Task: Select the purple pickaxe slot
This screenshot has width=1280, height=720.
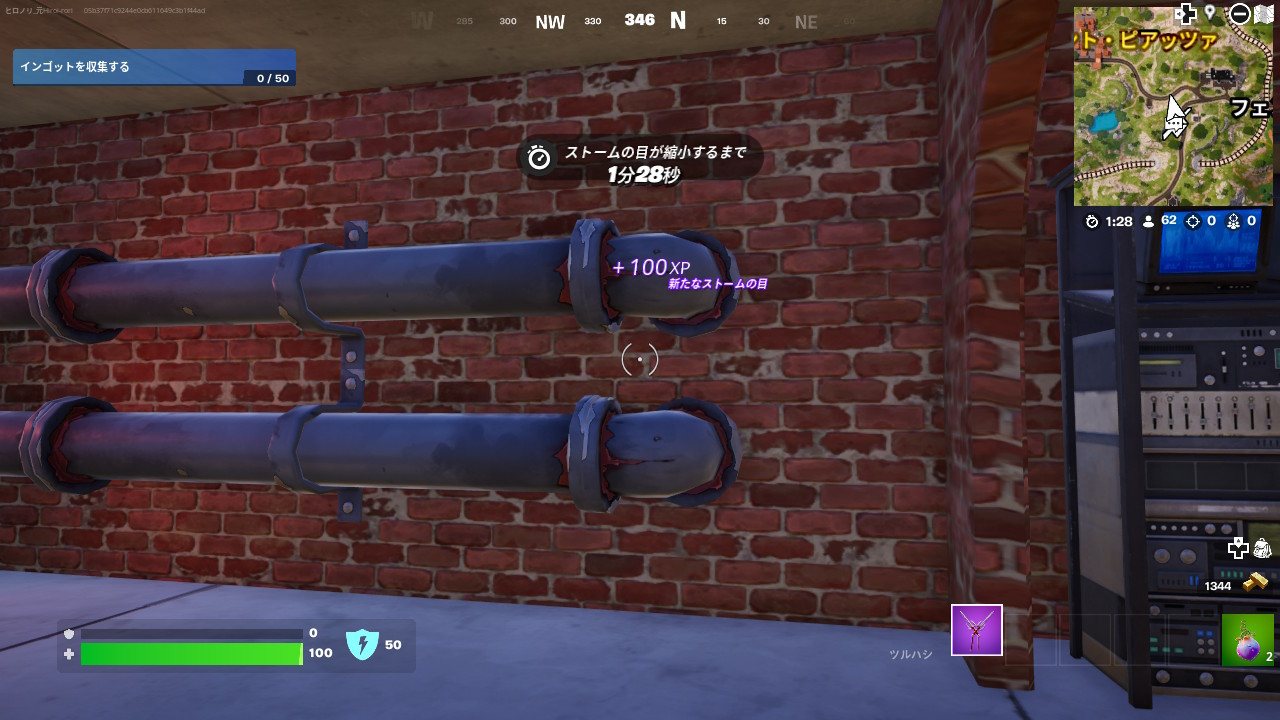Action: (976, 630)
